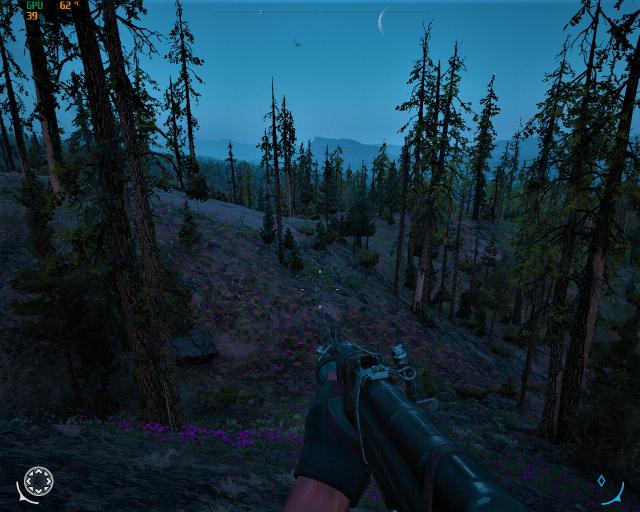This screenshot has width=640, height=512.
Task: Click the directional-arrows circle icon
Action: point(38,481)
